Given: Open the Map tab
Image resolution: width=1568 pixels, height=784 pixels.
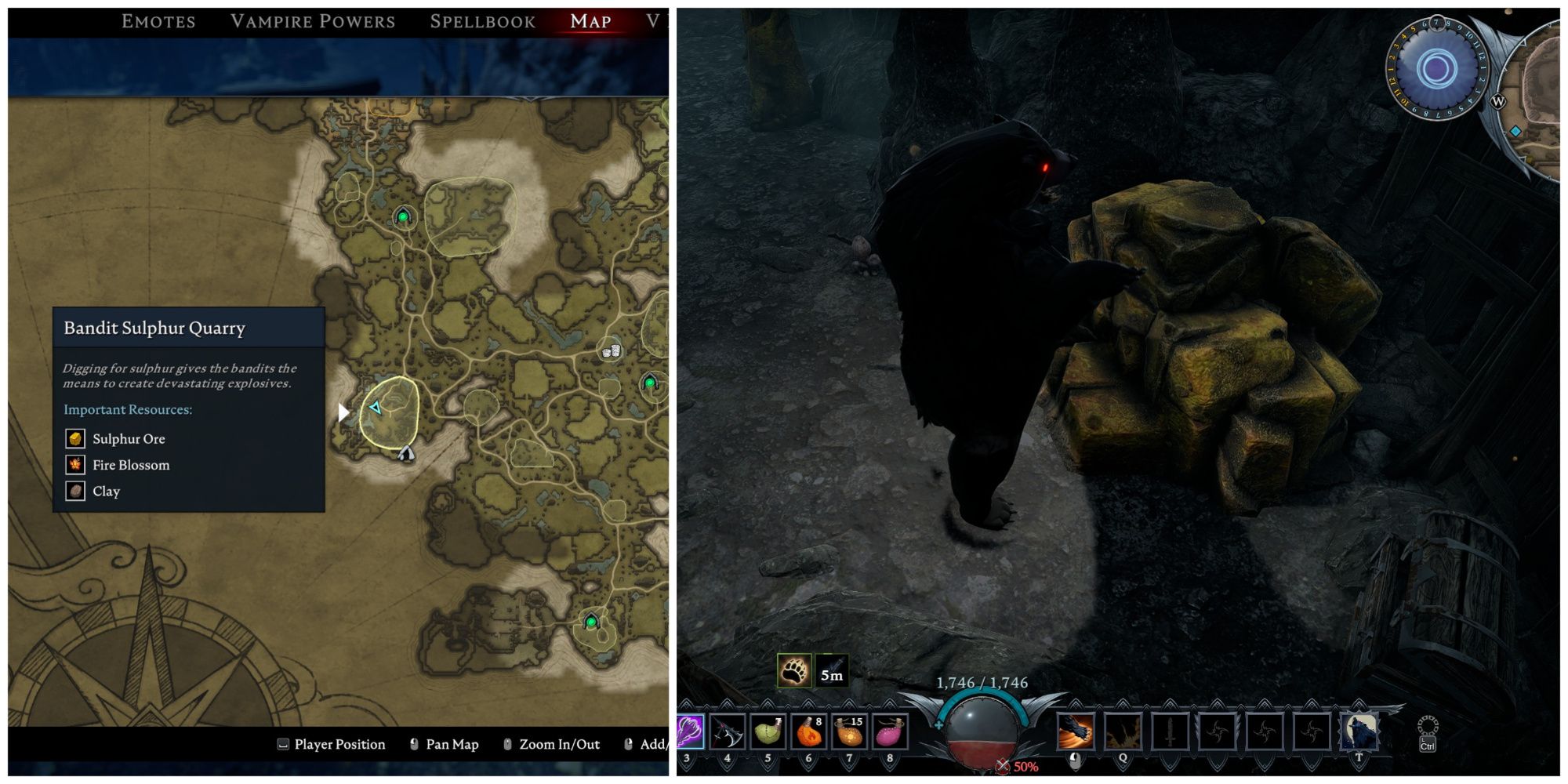Looking at the screenshot, I should point(590,21).
